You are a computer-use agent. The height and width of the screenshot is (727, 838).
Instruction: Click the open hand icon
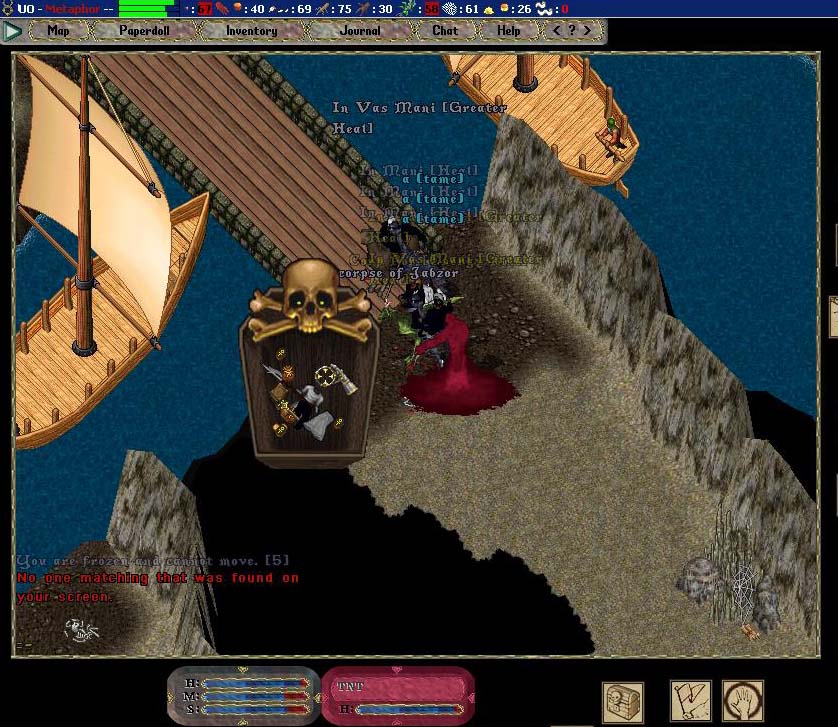click(743, 702)
